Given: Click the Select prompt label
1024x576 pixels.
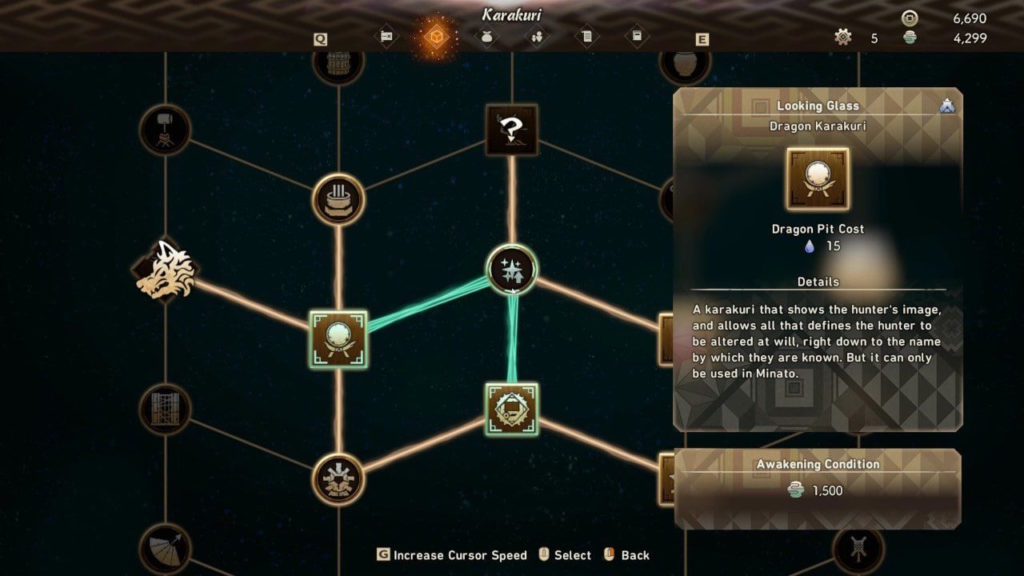Looking at the screenshot, I should coord(572,555).
